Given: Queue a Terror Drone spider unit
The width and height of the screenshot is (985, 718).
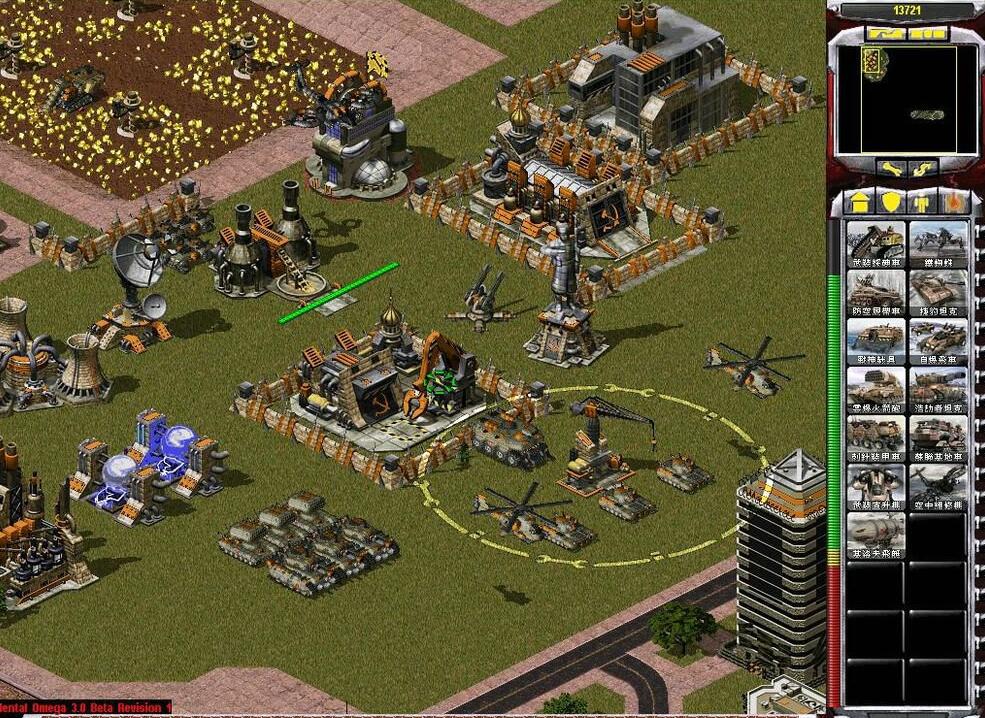Looking at the screenshot, I should pyautogui.click(x=938, y=244).
